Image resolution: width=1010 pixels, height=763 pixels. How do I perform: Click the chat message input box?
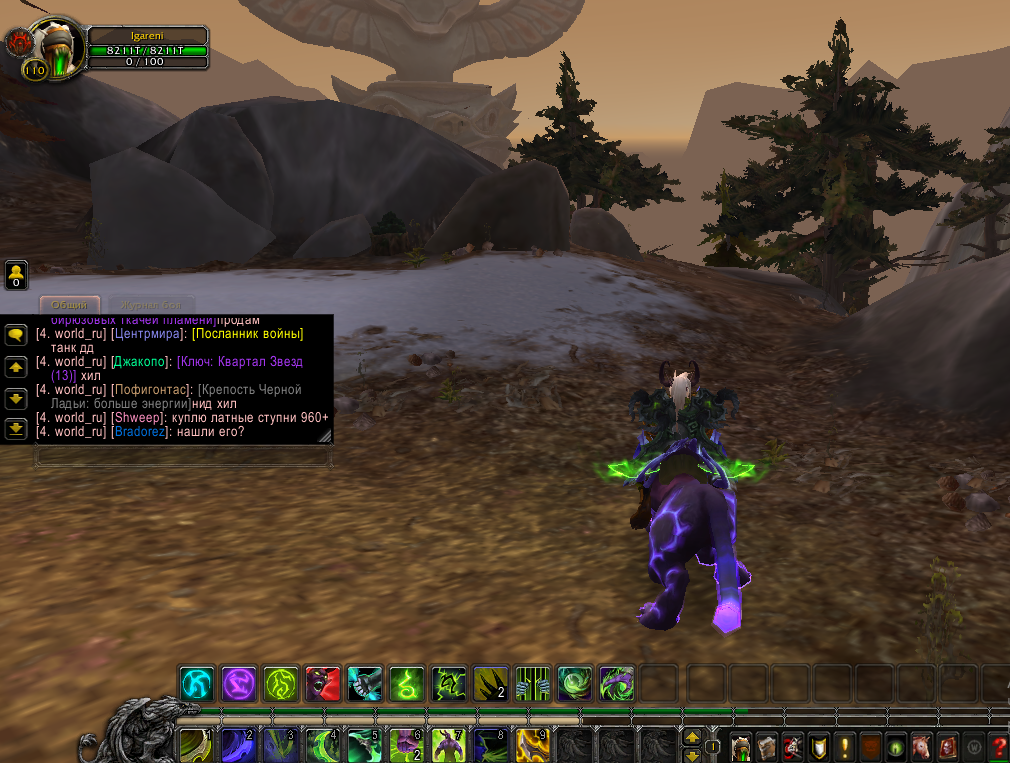(182, 457)
